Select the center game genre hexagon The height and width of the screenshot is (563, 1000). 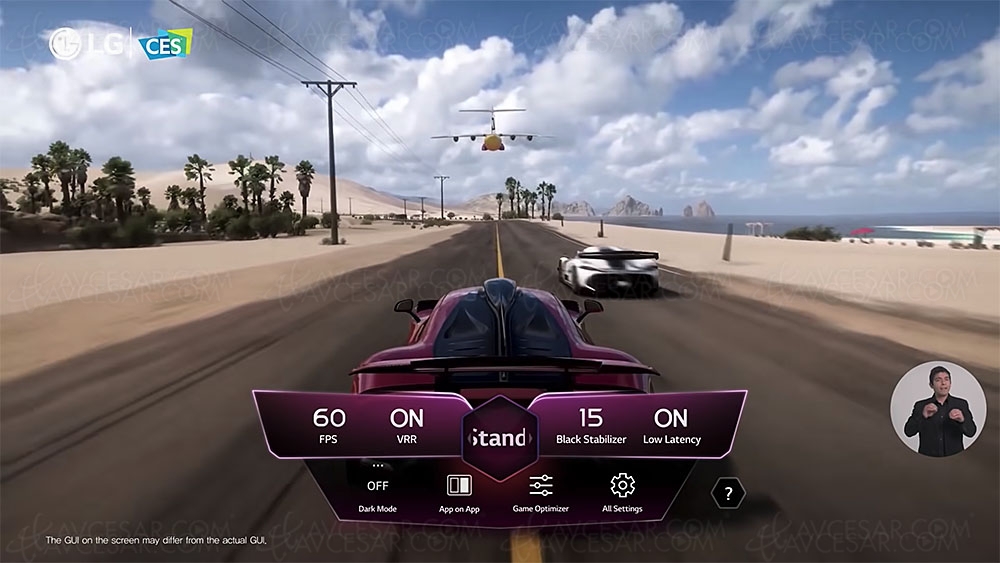tap(499, 438)
